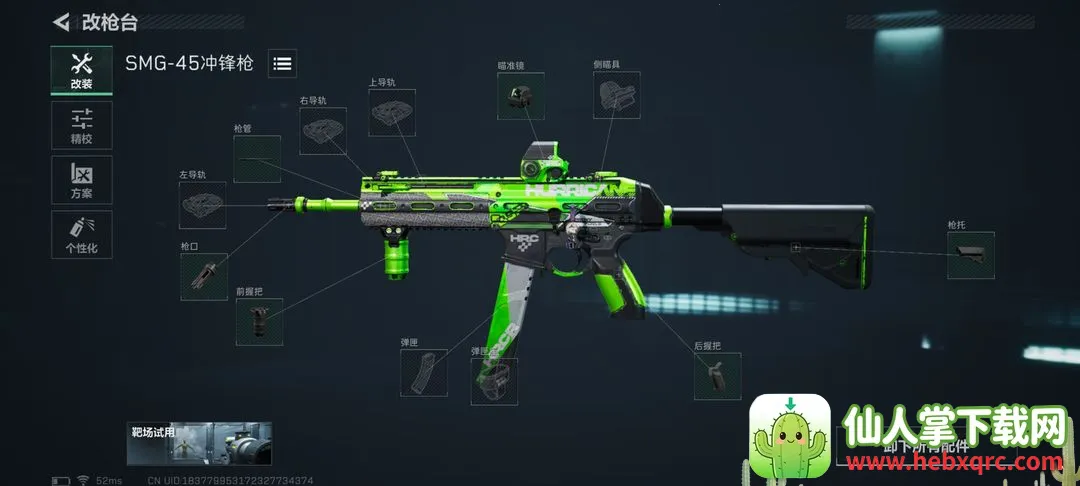Open the 枪口 muzzle attachment slot
Viewport: 1080px width, 486px height.
[x=204, y=276]
